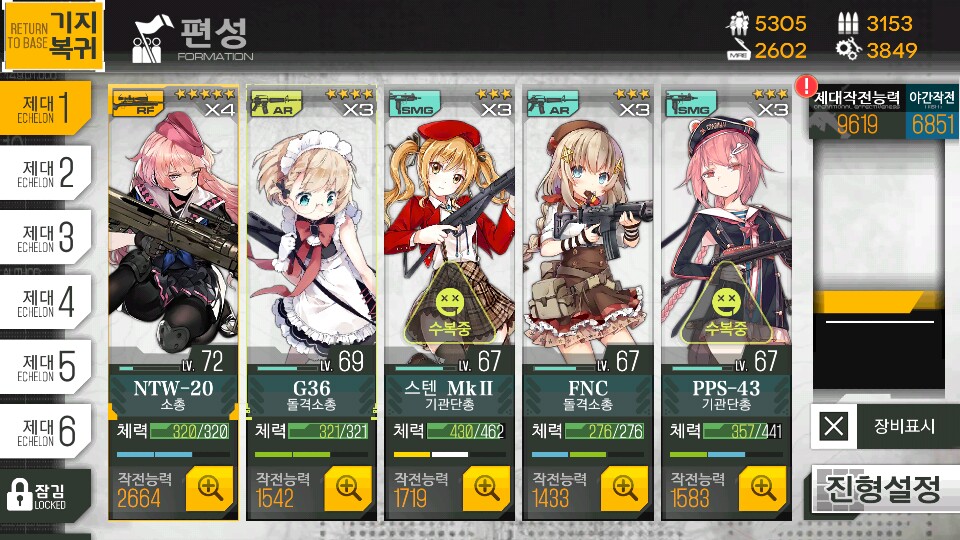Toggle the 잠김 lock button
Viewport: 960px width, 540px height.
pos(45,494)
